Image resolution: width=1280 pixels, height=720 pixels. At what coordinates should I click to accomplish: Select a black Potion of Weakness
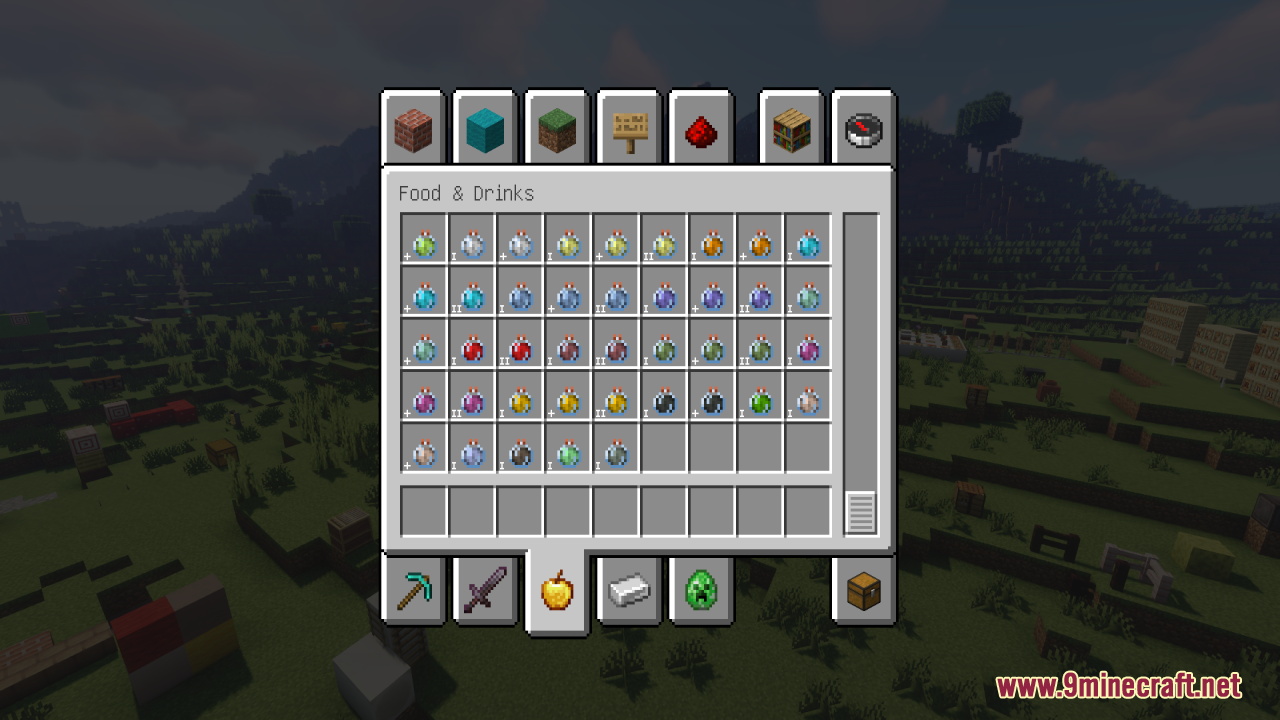click(663, 400)
